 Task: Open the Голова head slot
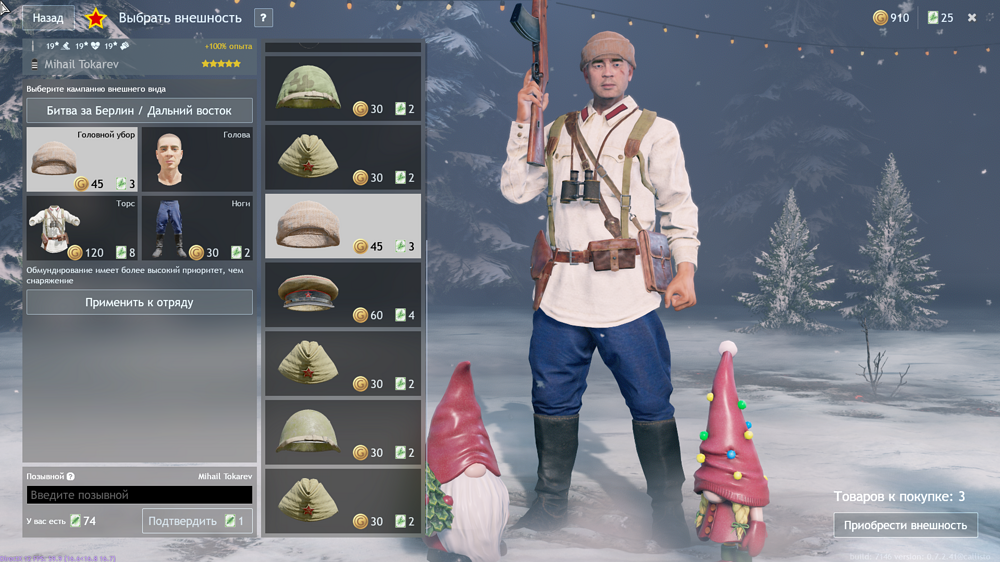click(x=196, y=159)
